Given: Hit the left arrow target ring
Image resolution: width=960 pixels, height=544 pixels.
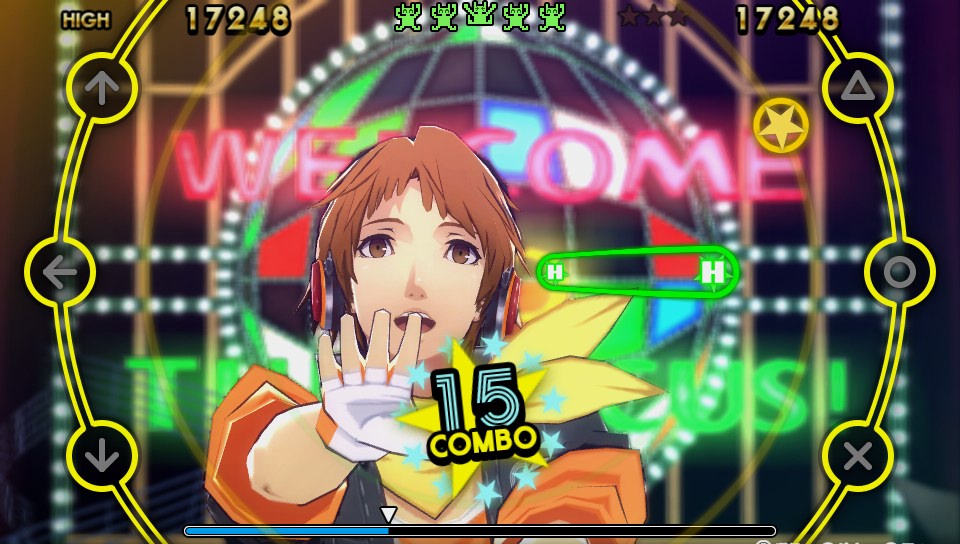Looking at the screenshot, I should coord(60,272).
